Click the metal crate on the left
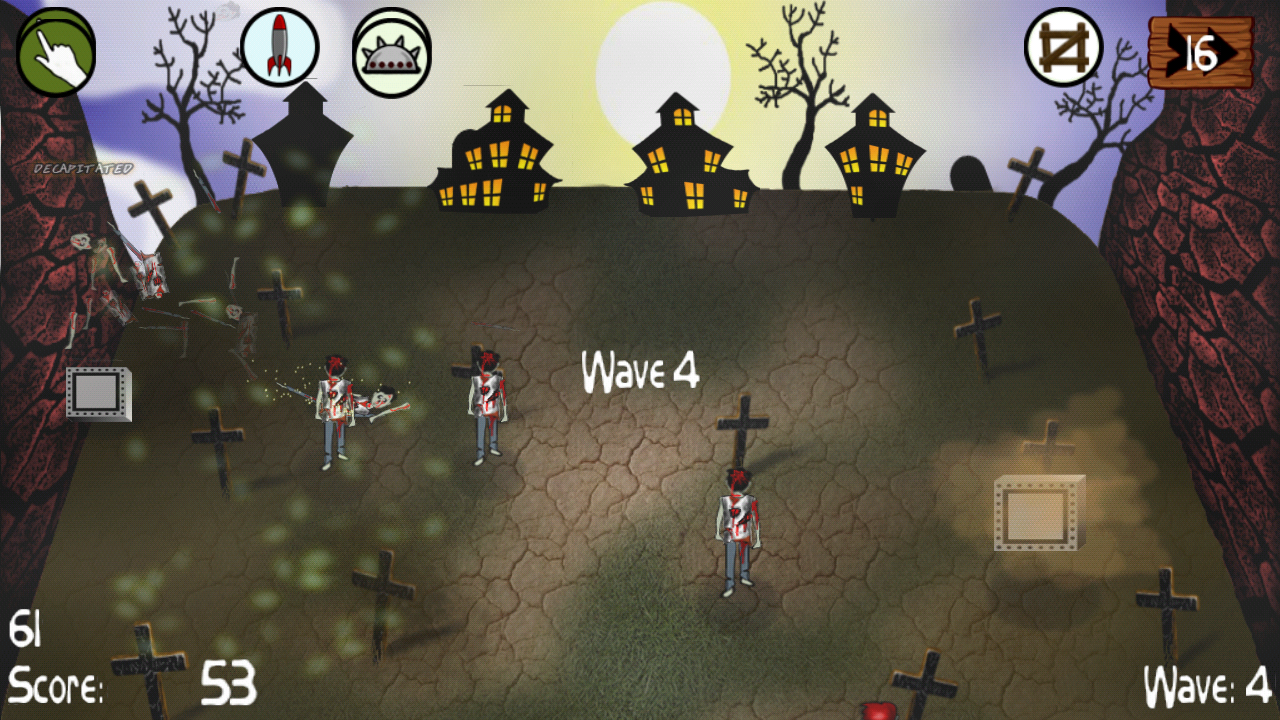The width and height of the screenshot is (1280, 720). pyautogui.click(x=95, y=392)
